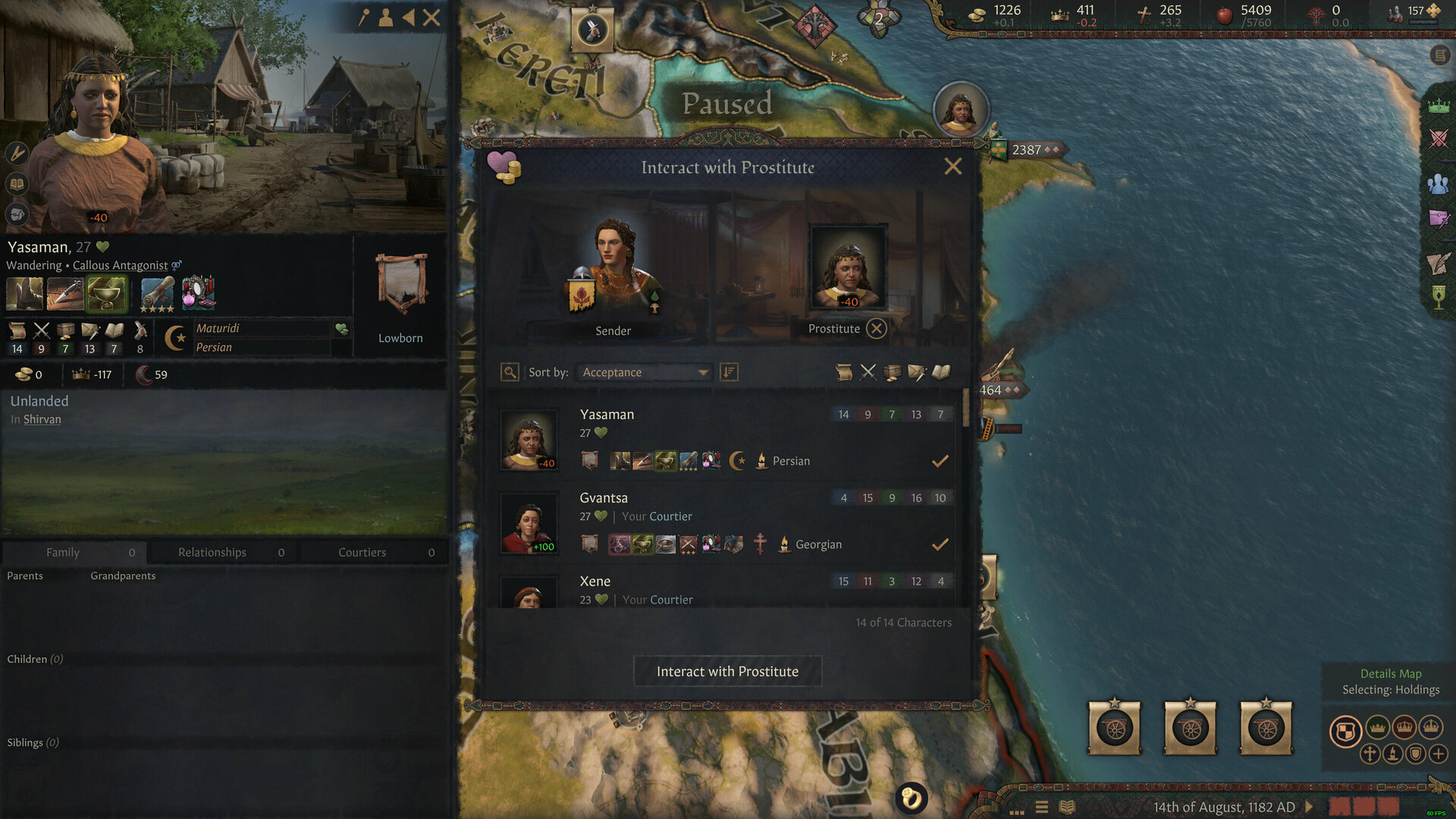Image resolution: width=1456 pixels, height=819 pixels.
Task: Switch to the Courtiers tab
Action: tap(362, 552)
